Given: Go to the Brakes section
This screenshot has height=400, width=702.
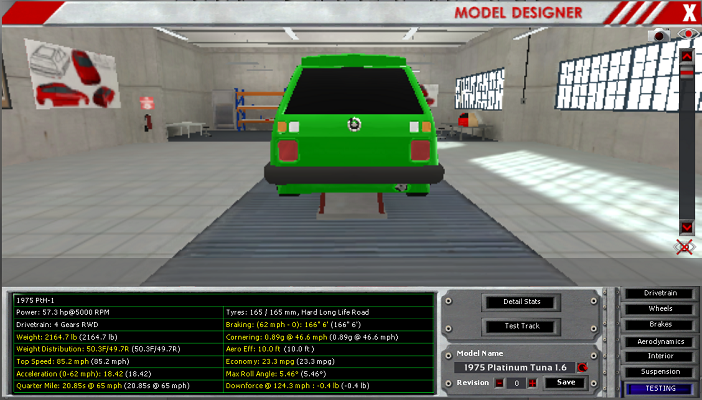Looking at the screenshot, I should [x=659, y=325].
